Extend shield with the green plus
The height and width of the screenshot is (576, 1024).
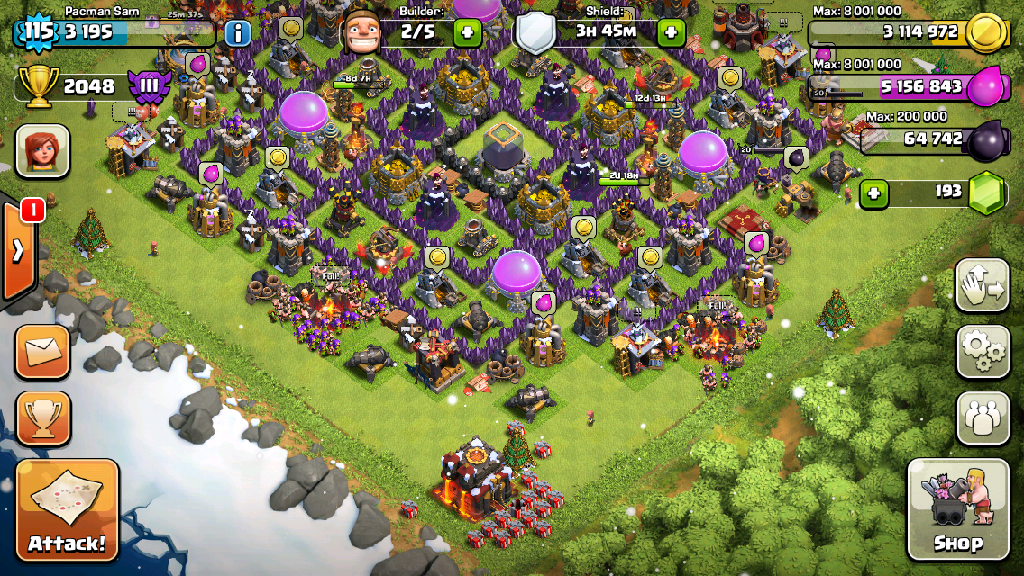(669, 32)
